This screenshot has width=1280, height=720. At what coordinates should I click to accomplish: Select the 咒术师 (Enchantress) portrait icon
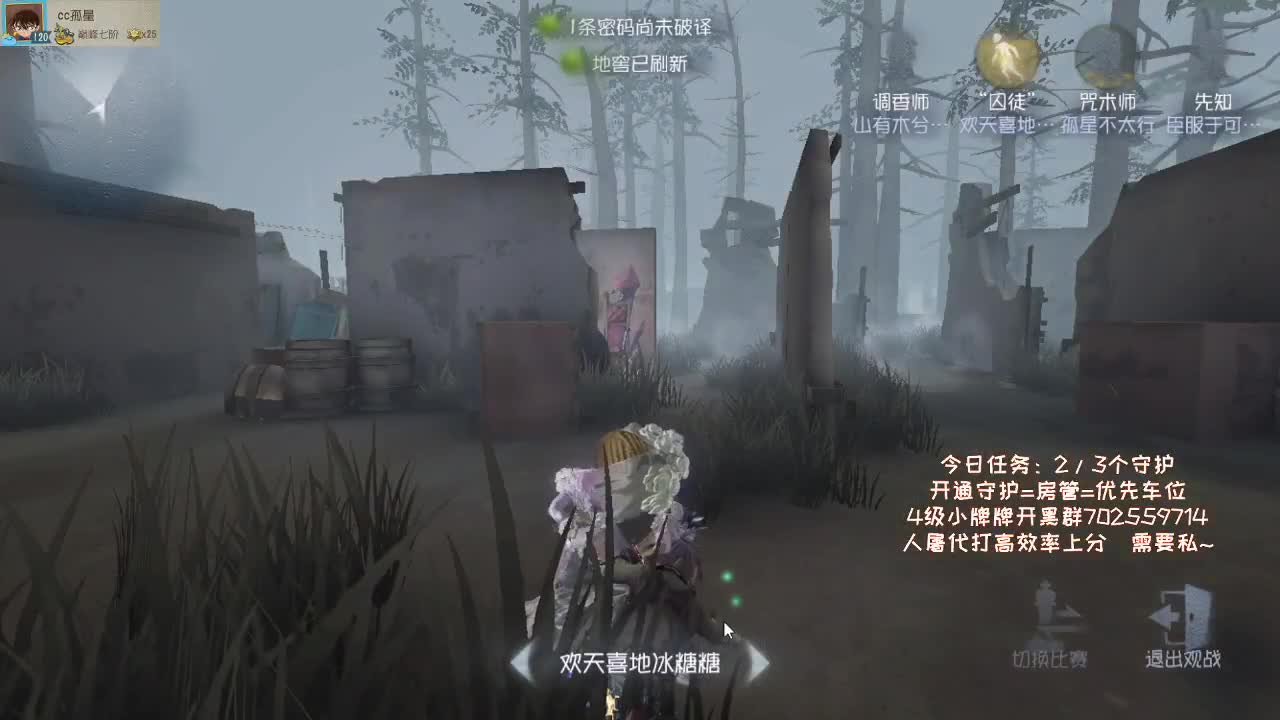[x=1105, y=55]
